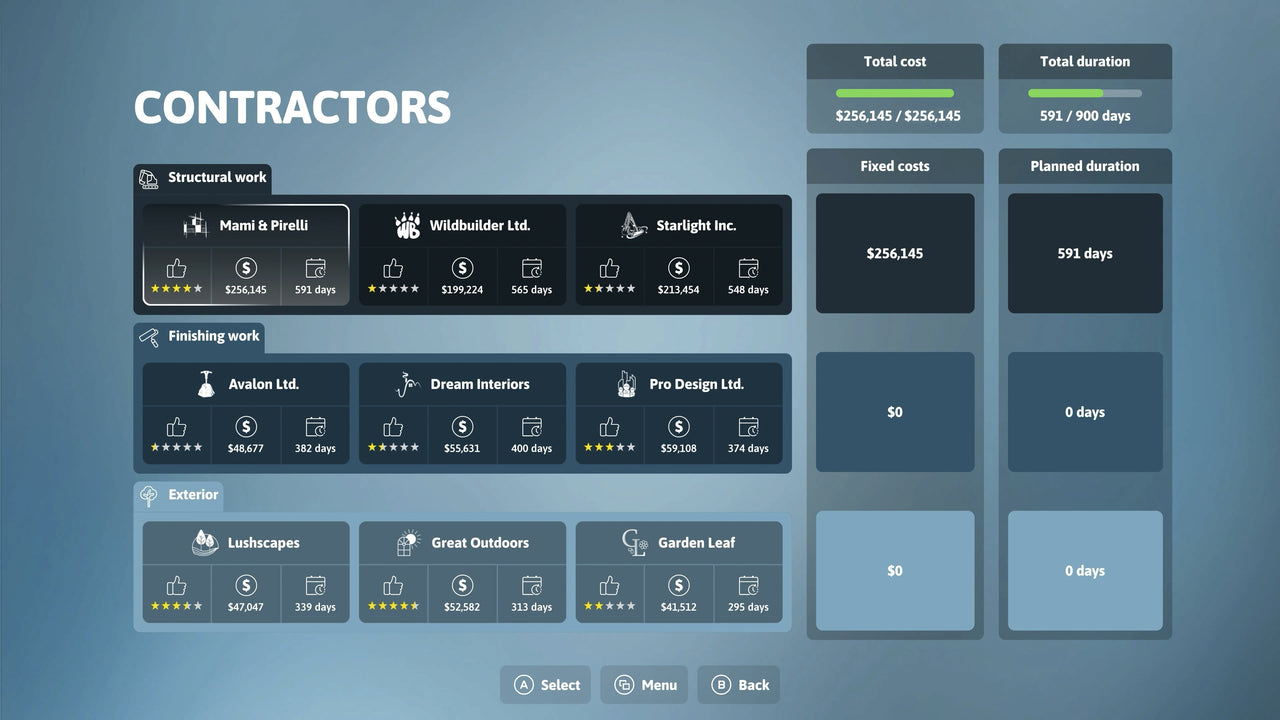Select Dream Interiors as the finishing contractor

click(462, 412)
